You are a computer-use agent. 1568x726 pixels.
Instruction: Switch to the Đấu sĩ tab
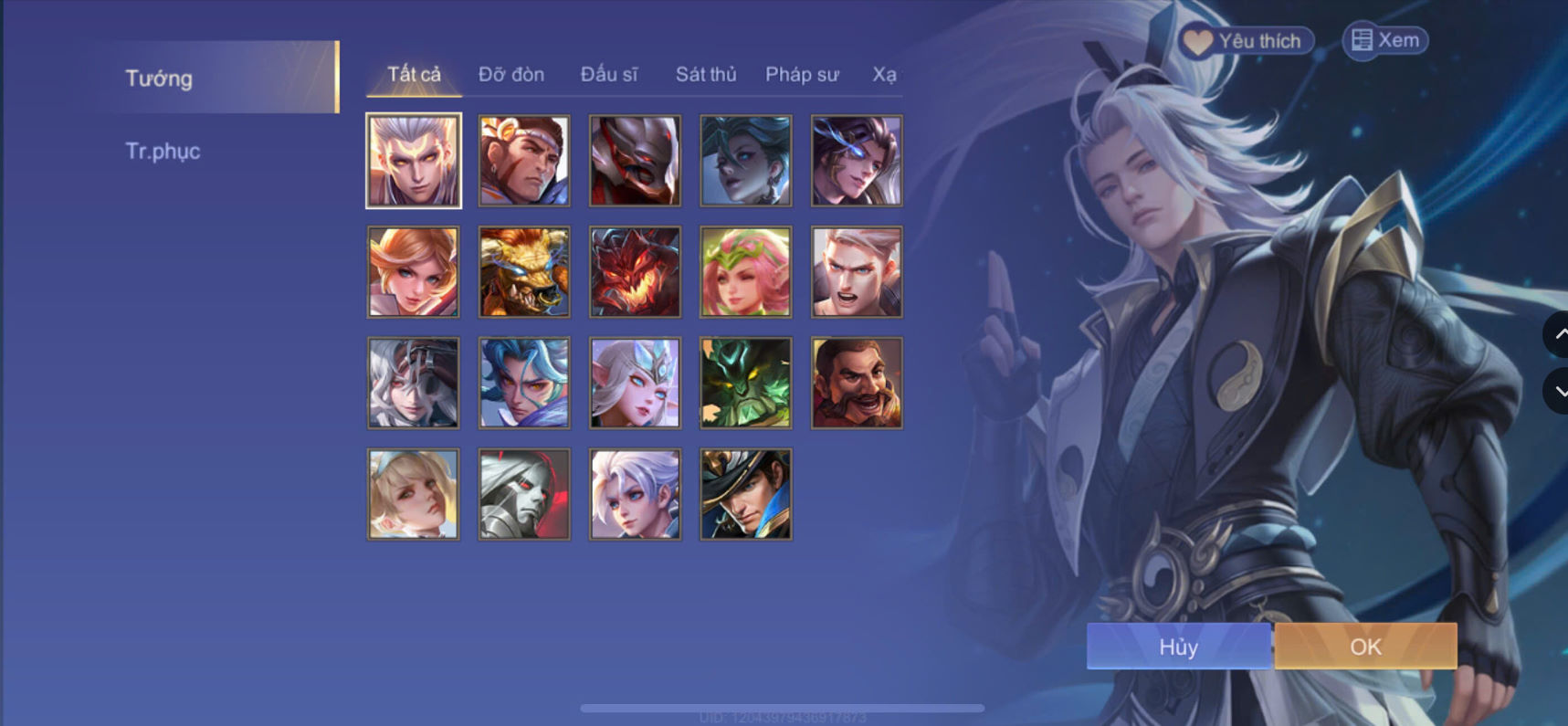click(x=610, y=74)
